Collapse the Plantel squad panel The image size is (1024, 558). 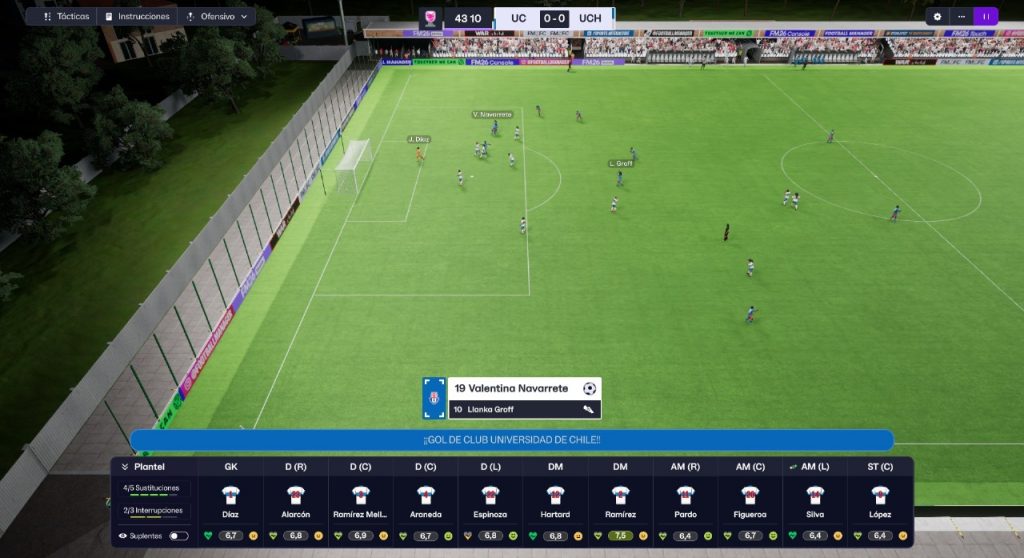pos(126,466)
